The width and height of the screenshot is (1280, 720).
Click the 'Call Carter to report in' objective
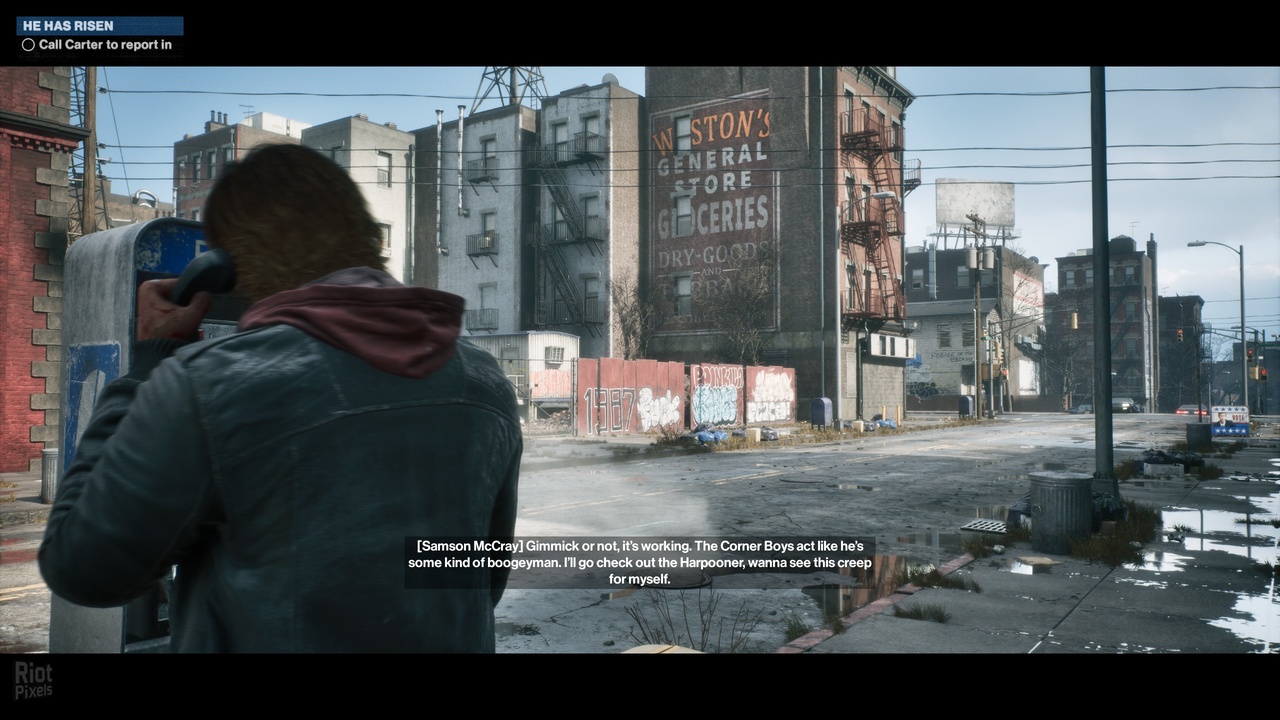[104, 45]
